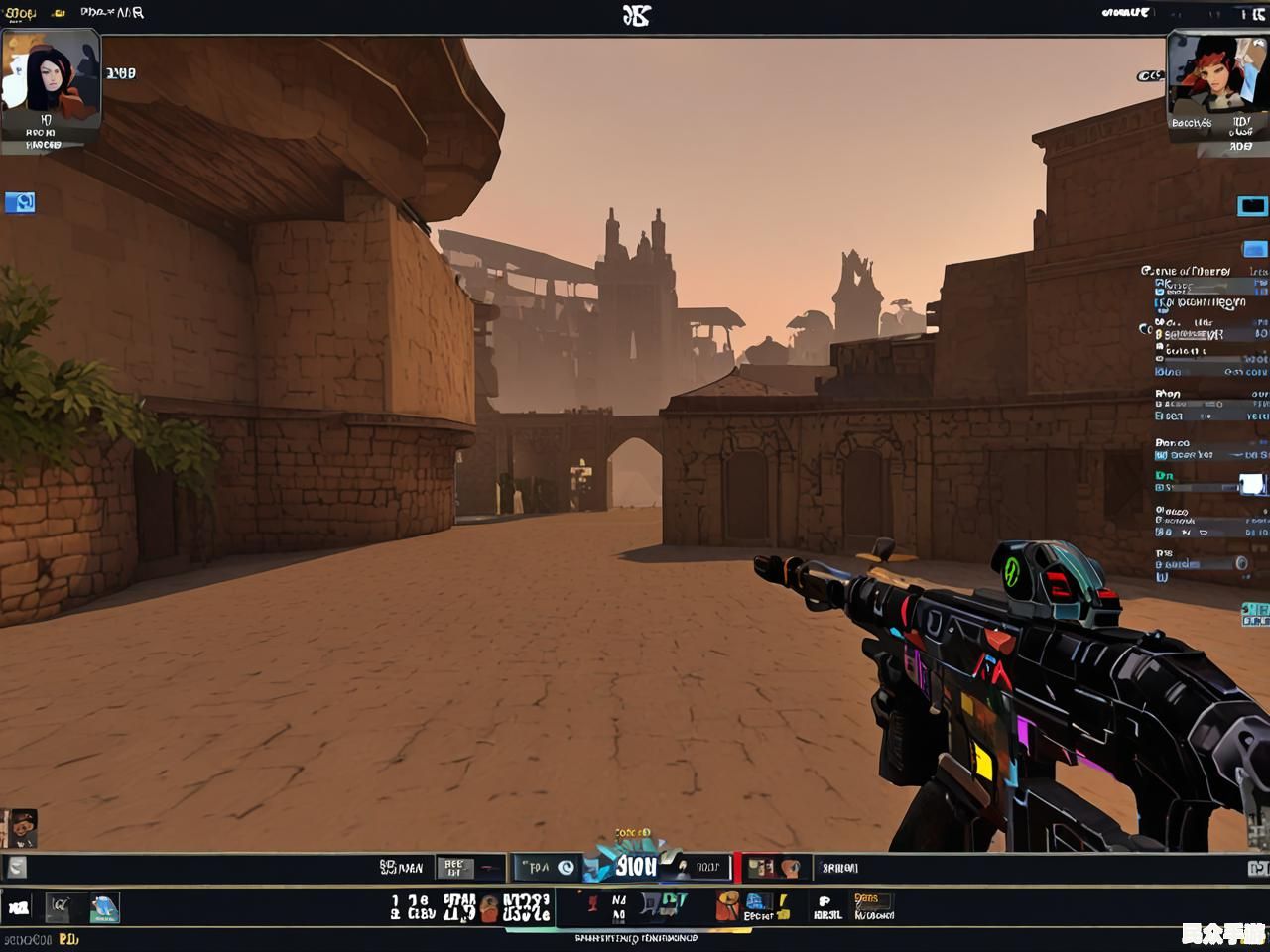Click the teal icon at the right screen edge
1270x952 pixels.
(x=1256, y=615)
